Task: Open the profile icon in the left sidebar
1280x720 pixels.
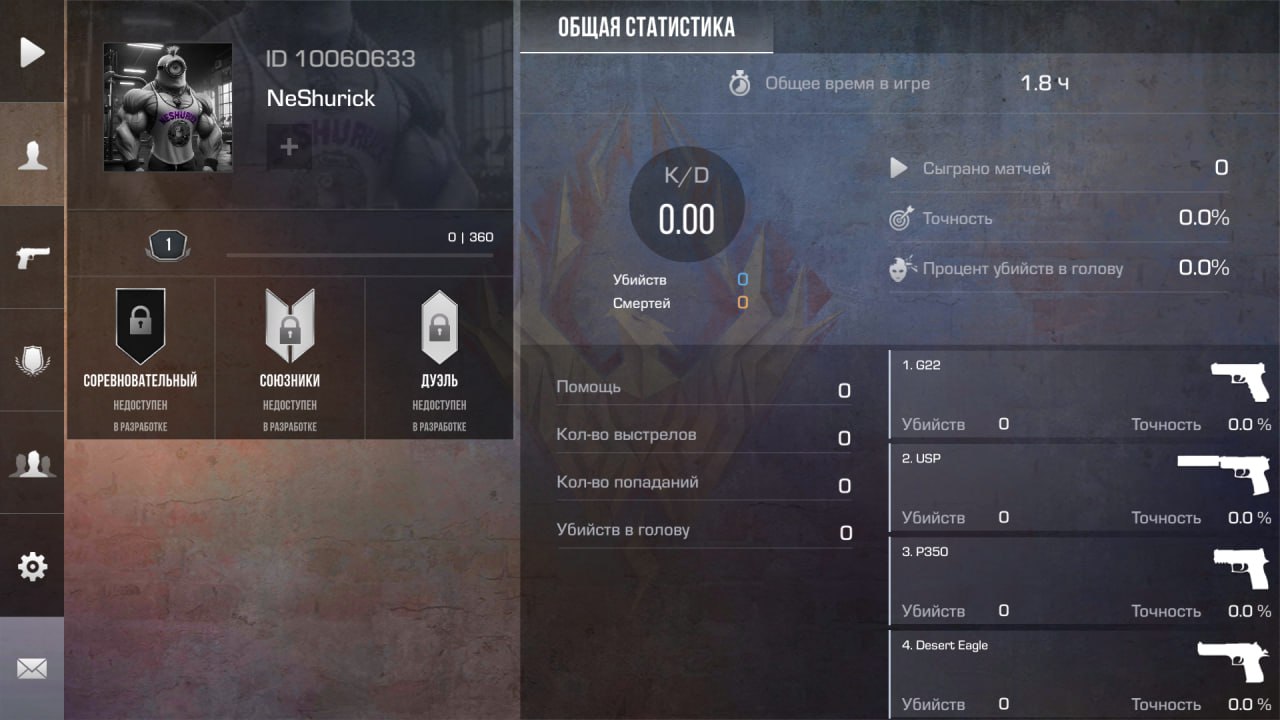Action: (32, 154)
